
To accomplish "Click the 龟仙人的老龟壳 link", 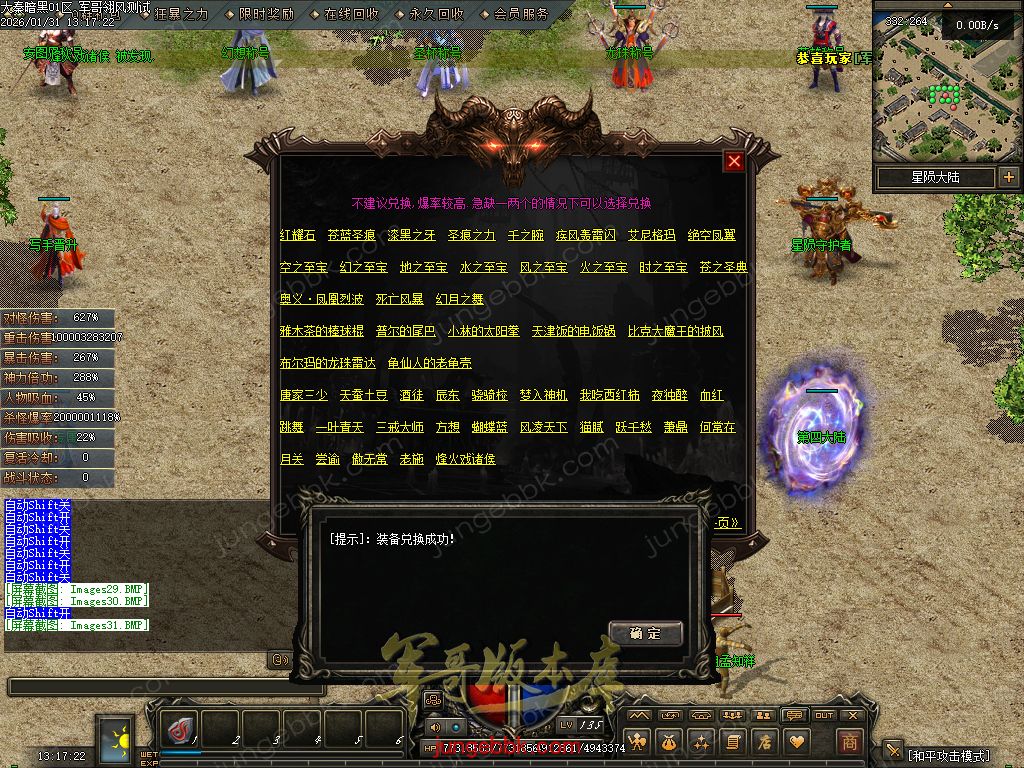I will click(429, 363).
